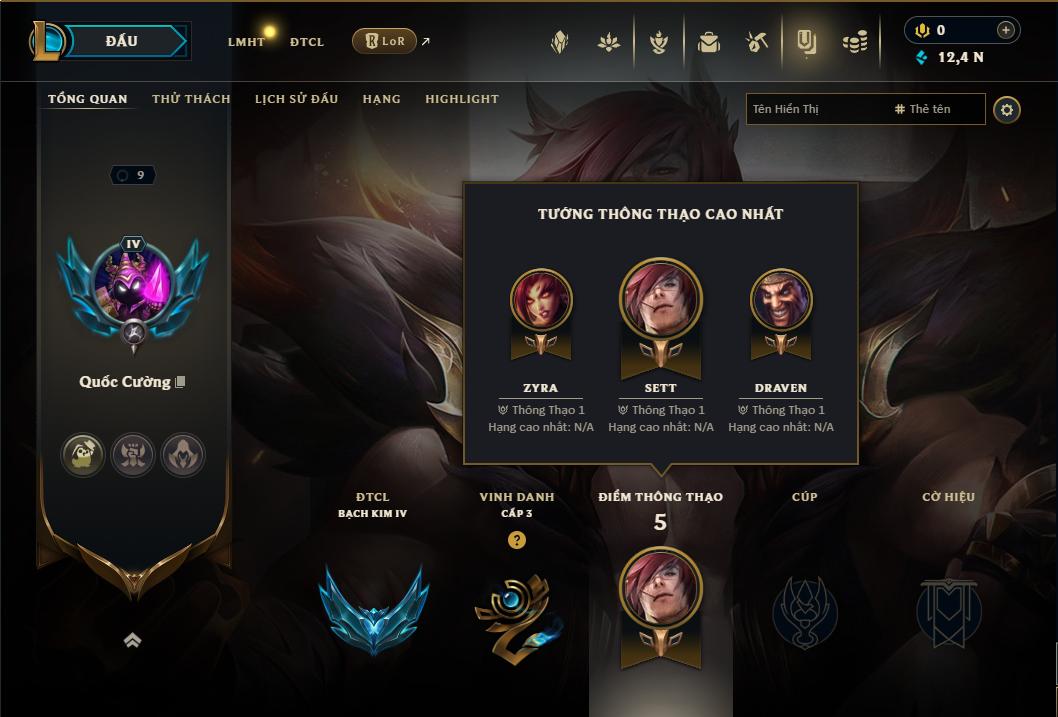Select Draven mastery portrait
This screenshot has width=1058, height=717.
tap(781, 300)
